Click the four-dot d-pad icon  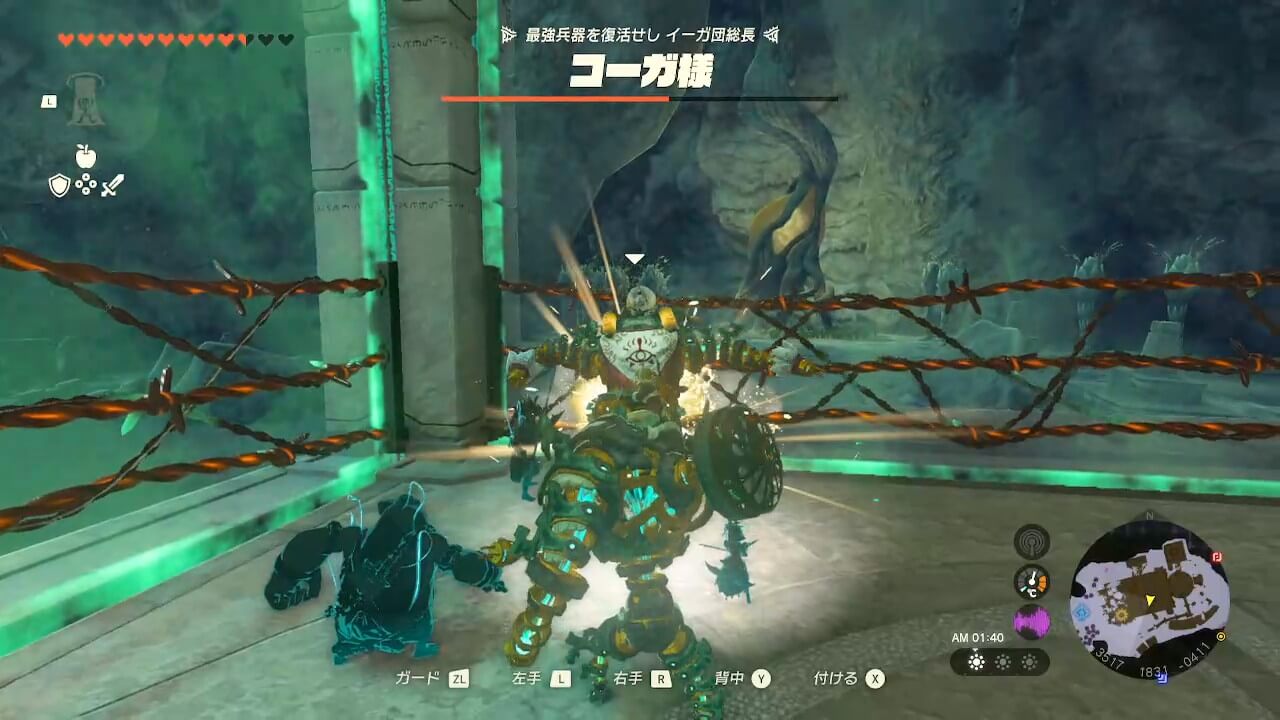point(86,185)
